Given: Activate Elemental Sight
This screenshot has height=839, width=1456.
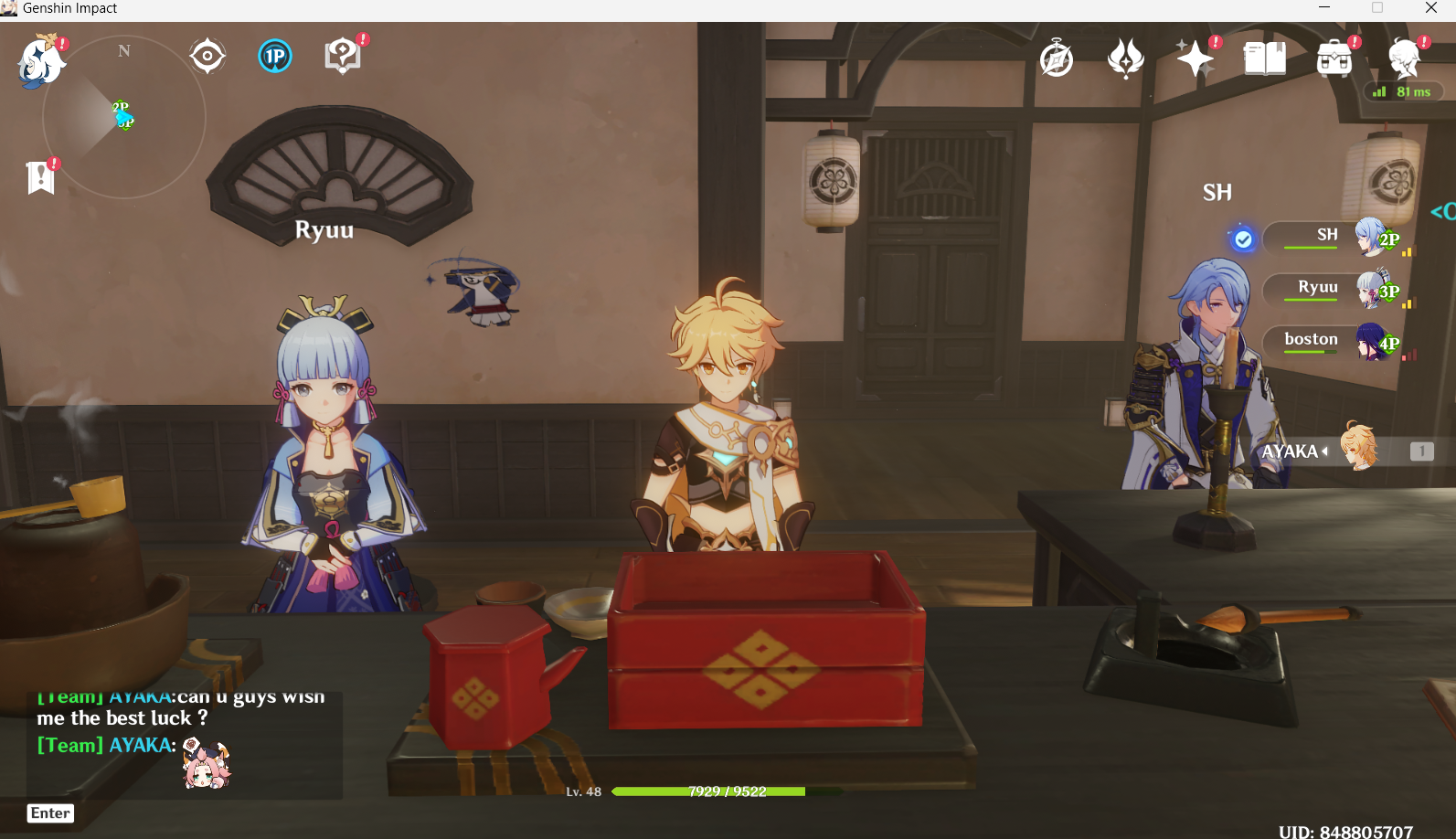Looking at the screenshot, I should click(x=207, y=55).
